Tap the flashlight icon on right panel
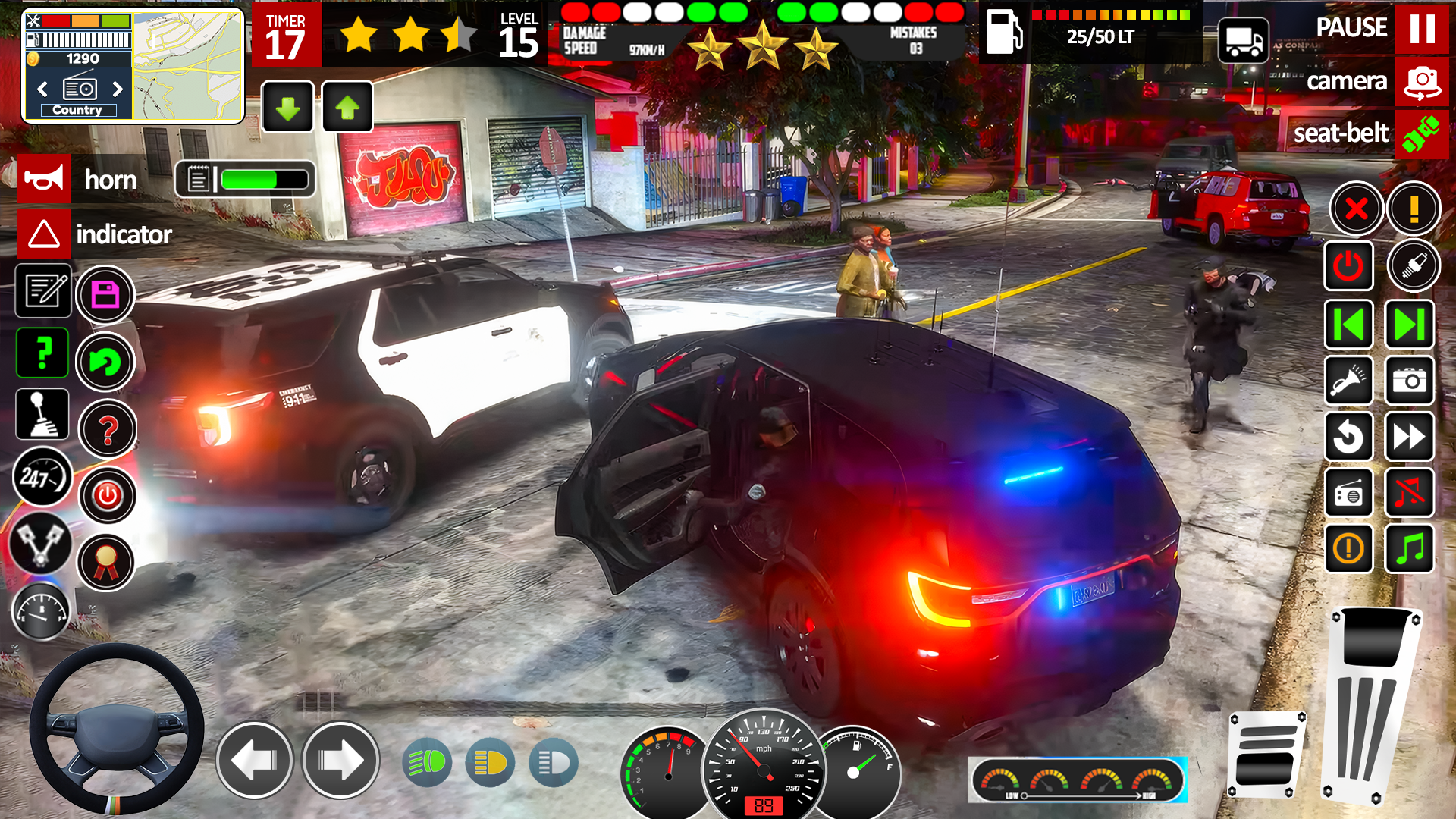 pyautogui.click(x=1349, y=381)
